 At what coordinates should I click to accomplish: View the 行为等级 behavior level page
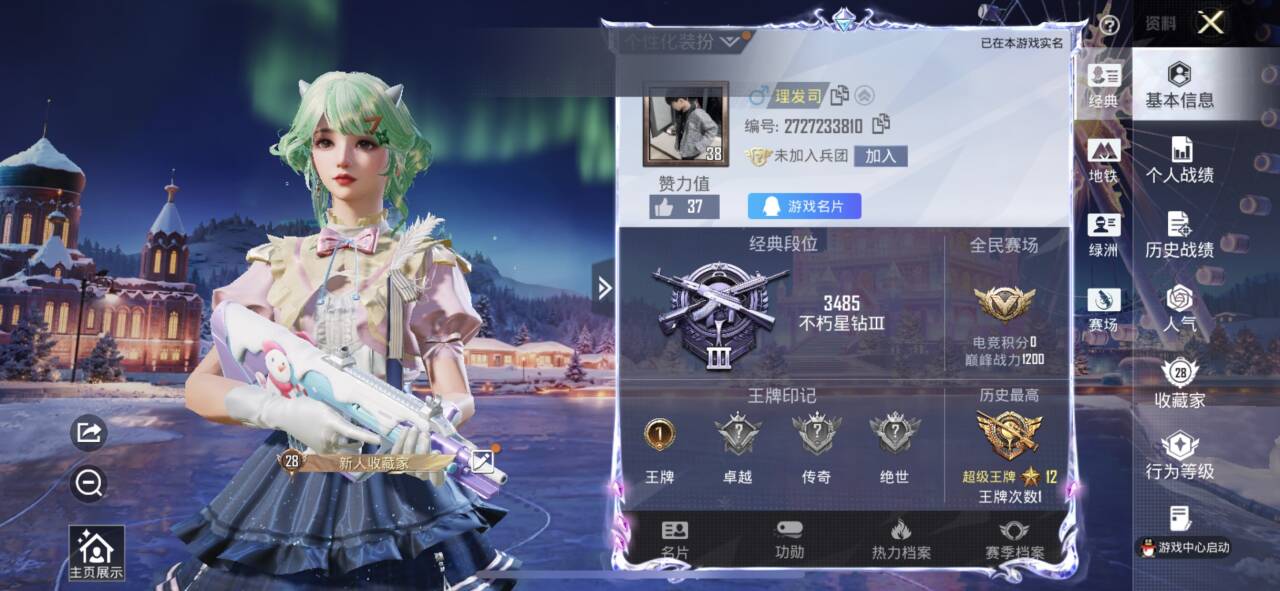1180,456
